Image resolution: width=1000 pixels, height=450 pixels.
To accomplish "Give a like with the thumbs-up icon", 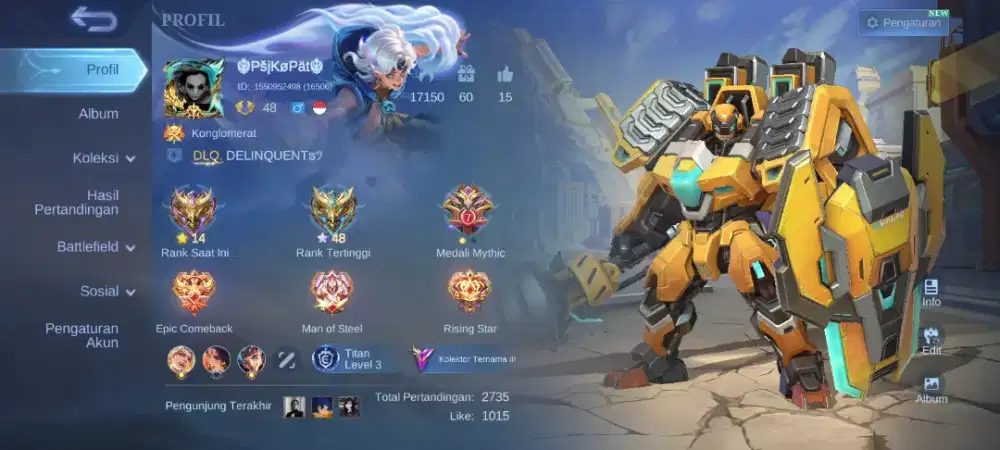I will pyautogui.click(x=504, y=74).
